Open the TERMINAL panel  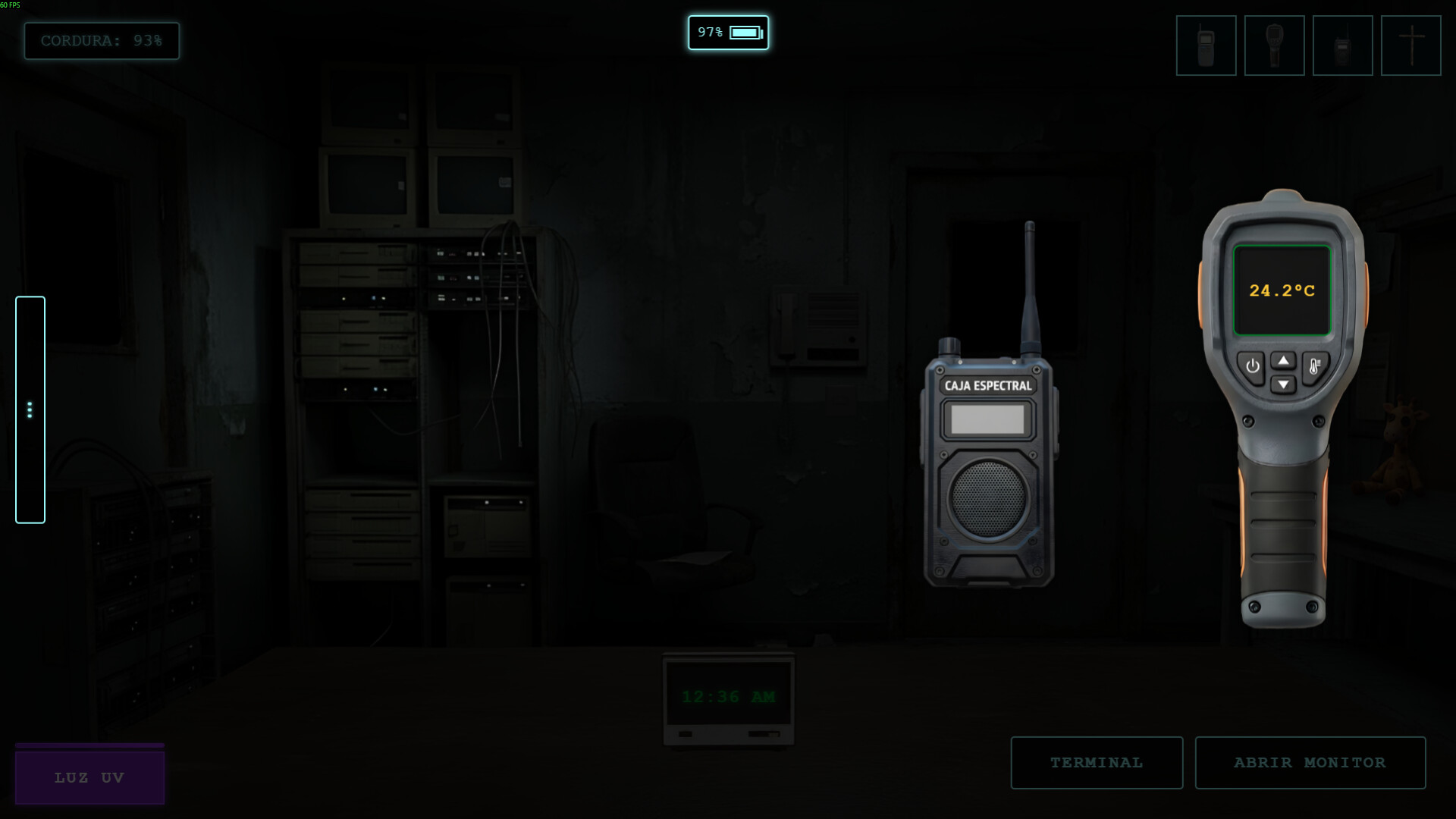1097,763
